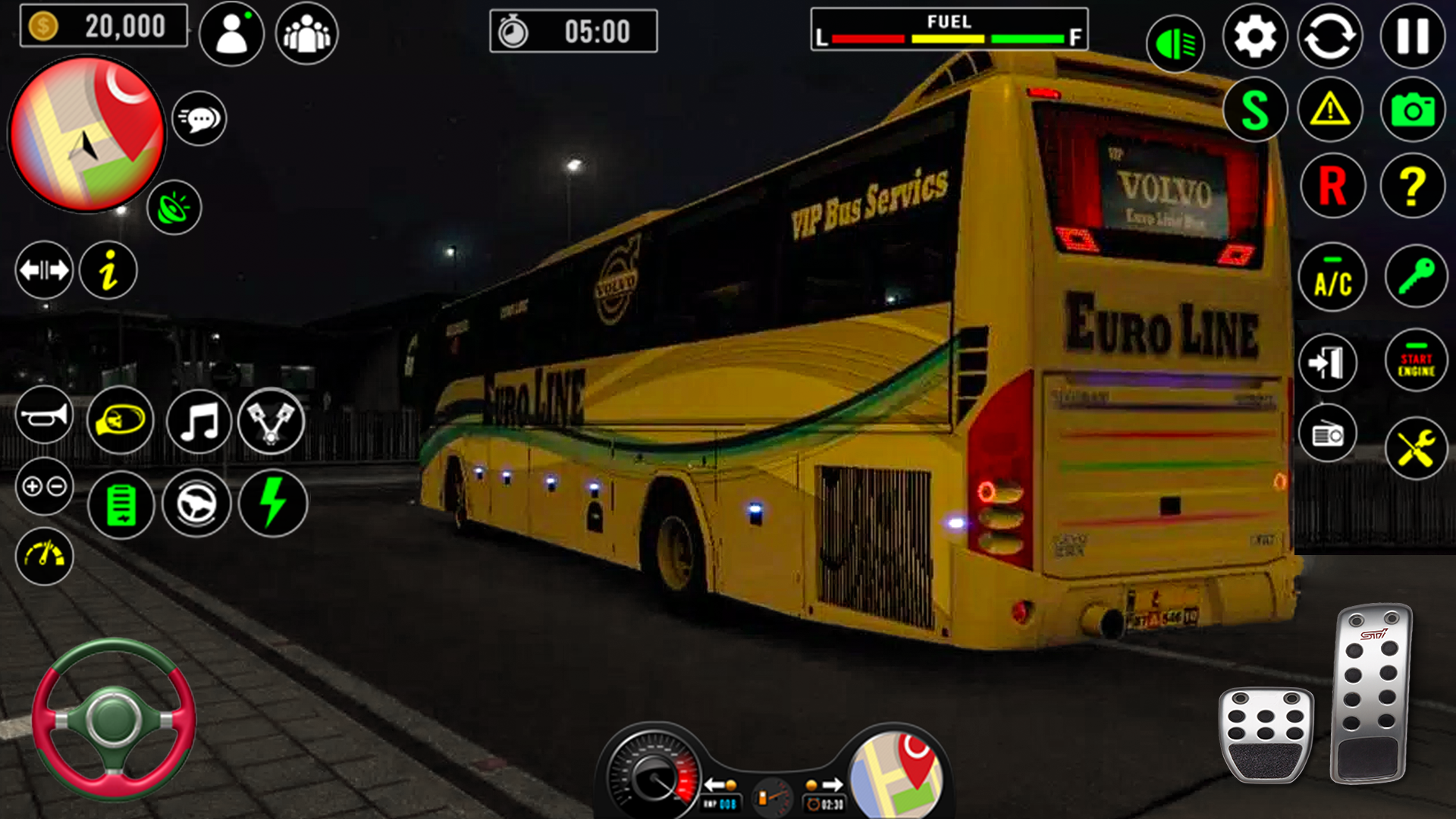
Task: Select the engine pistons icon
Action: (272, 422)
